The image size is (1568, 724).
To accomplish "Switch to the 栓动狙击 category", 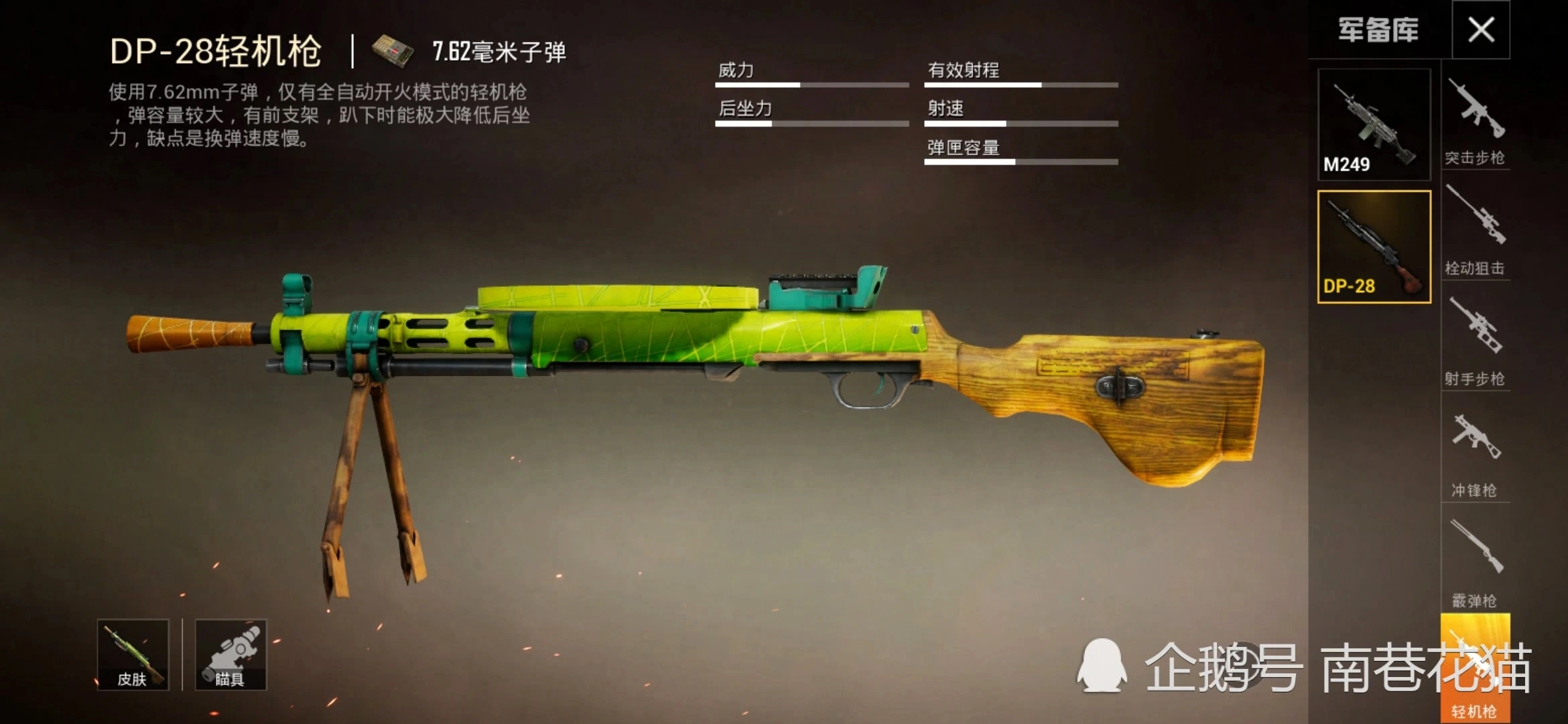I will coord(1475,231).
